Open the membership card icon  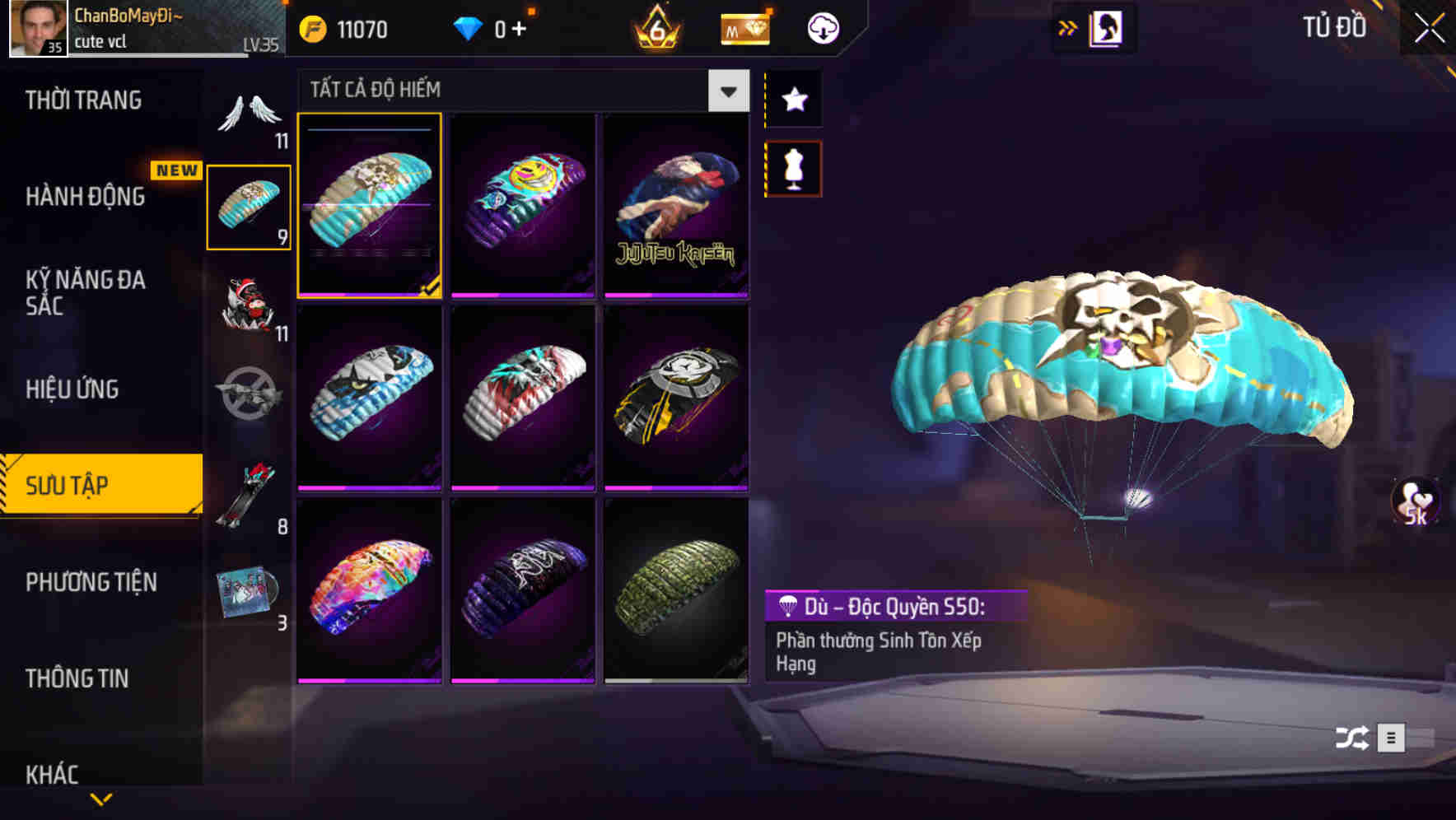click(x=744, y=27)
